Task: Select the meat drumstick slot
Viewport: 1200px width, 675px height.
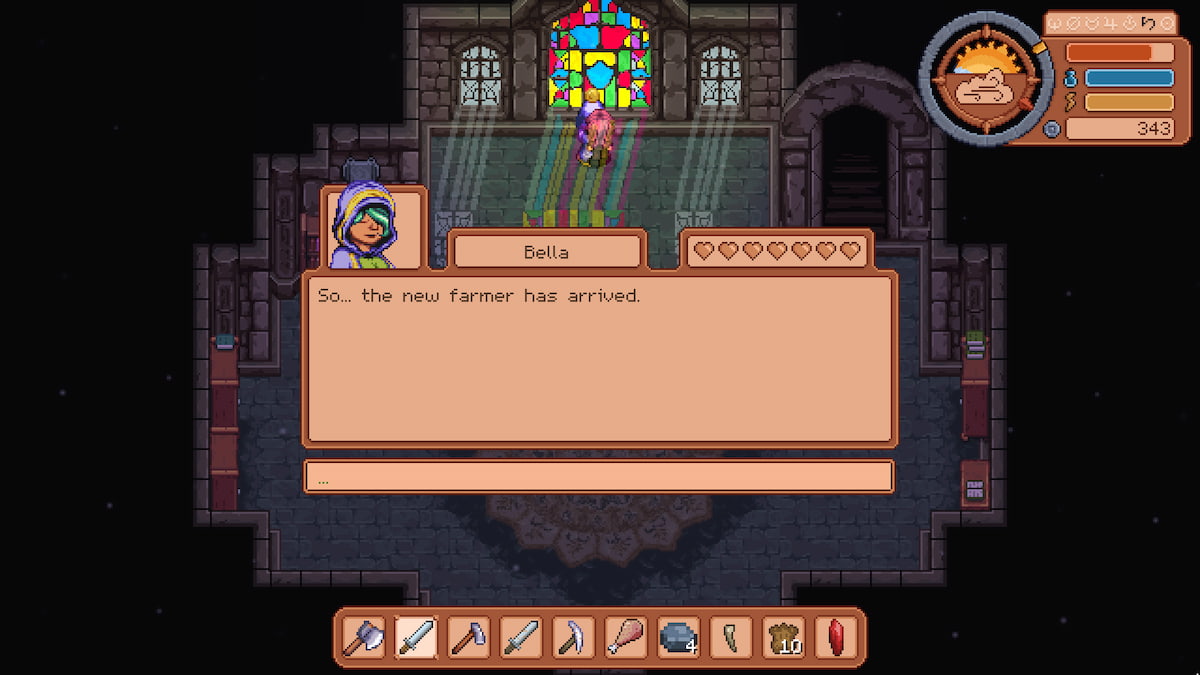Action: point(625,637)
